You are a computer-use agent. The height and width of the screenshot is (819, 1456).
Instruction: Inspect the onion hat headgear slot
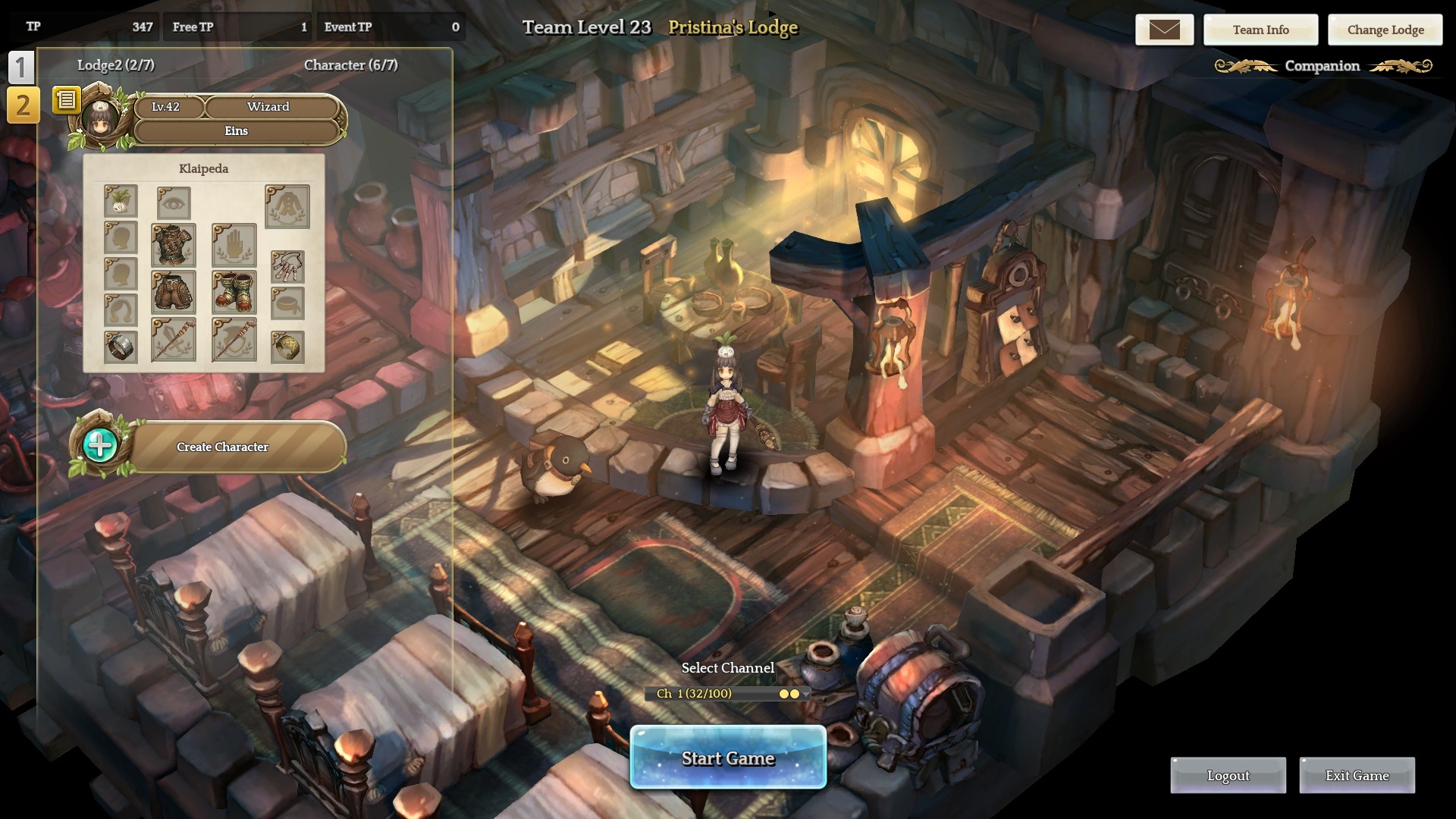point(121,202)
